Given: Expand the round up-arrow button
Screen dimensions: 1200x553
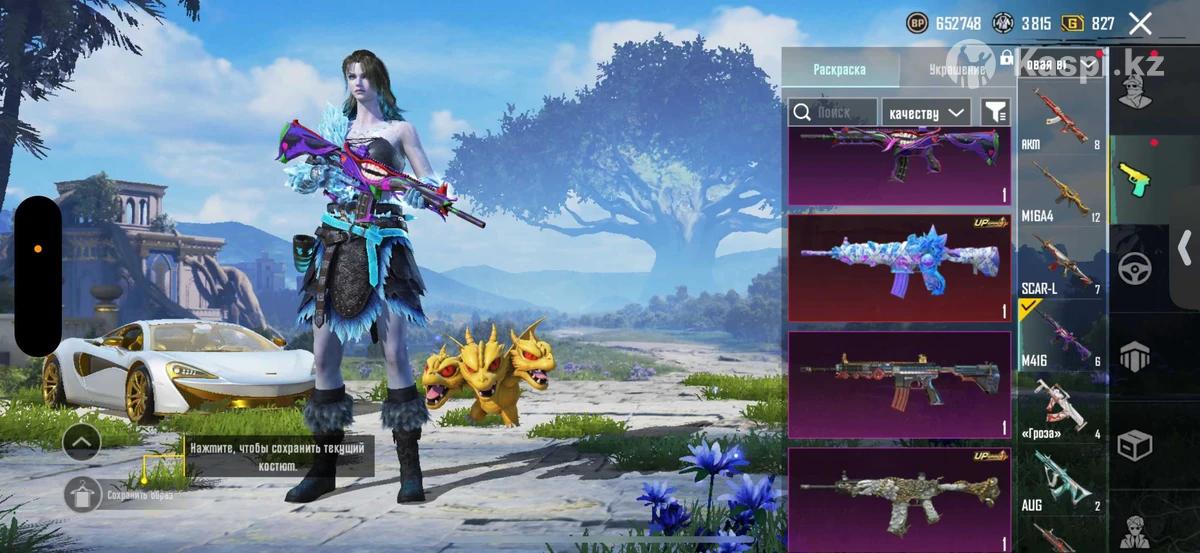Looking at the screenshot, I should click(x=82, y=438).
